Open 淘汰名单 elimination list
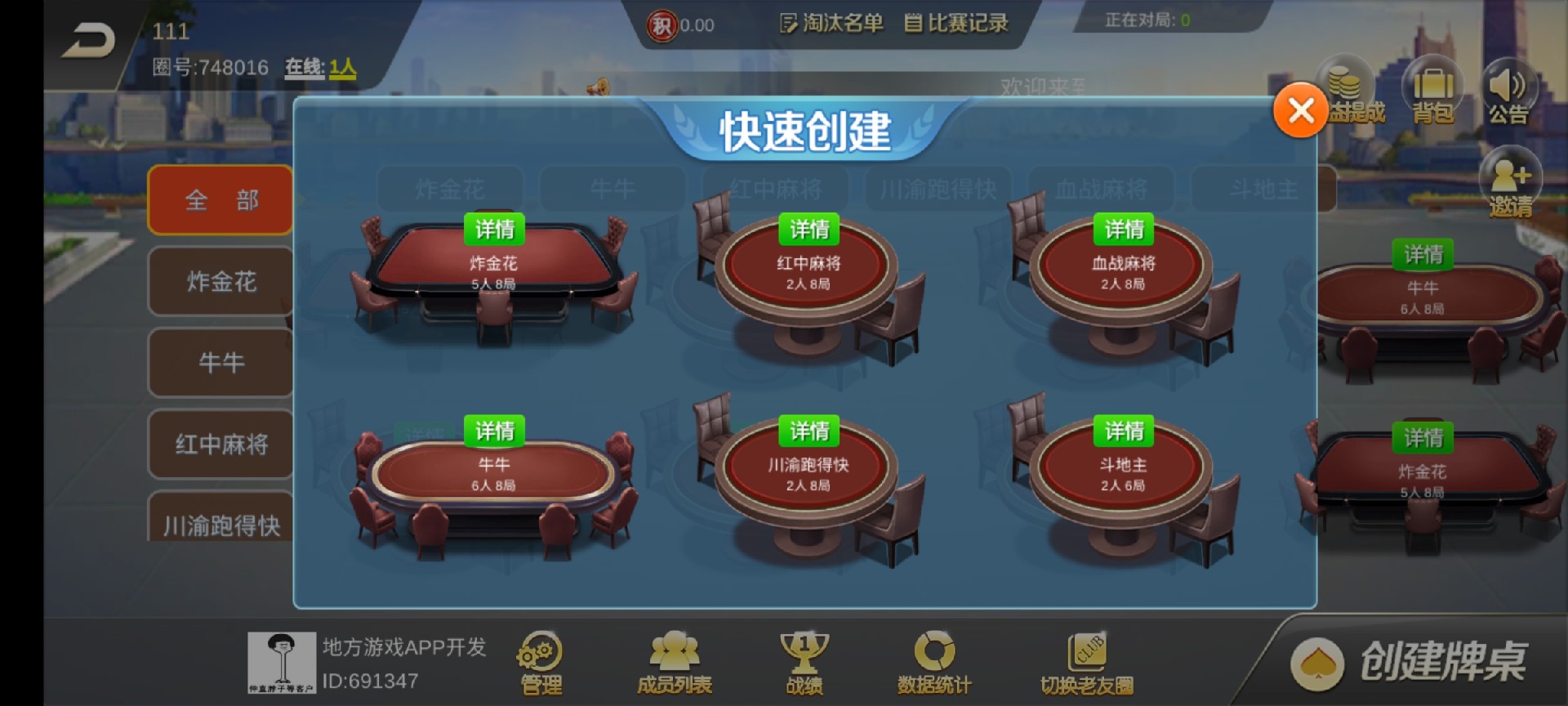 (830, 25)
